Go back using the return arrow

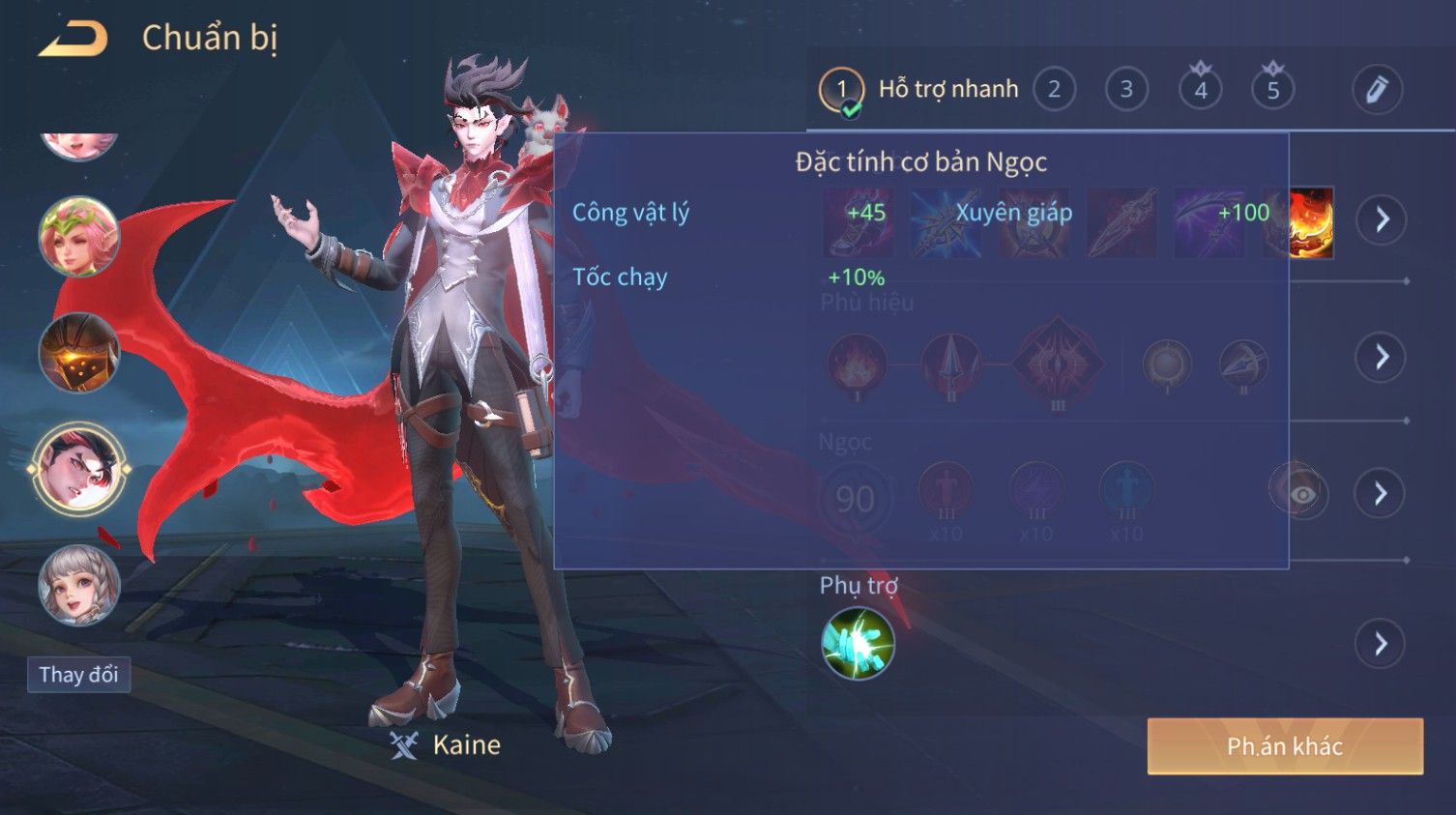tap(73, 39)
